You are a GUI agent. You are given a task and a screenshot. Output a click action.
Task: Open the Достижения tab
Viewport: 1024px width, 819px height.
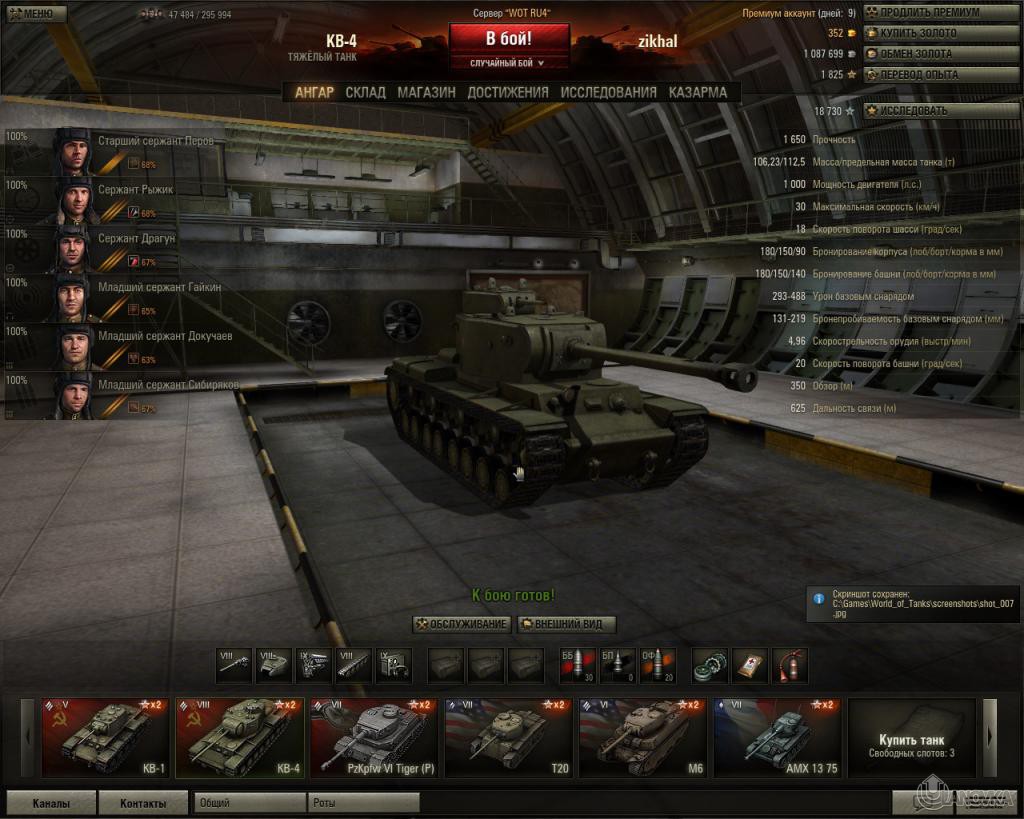[508, 92]
